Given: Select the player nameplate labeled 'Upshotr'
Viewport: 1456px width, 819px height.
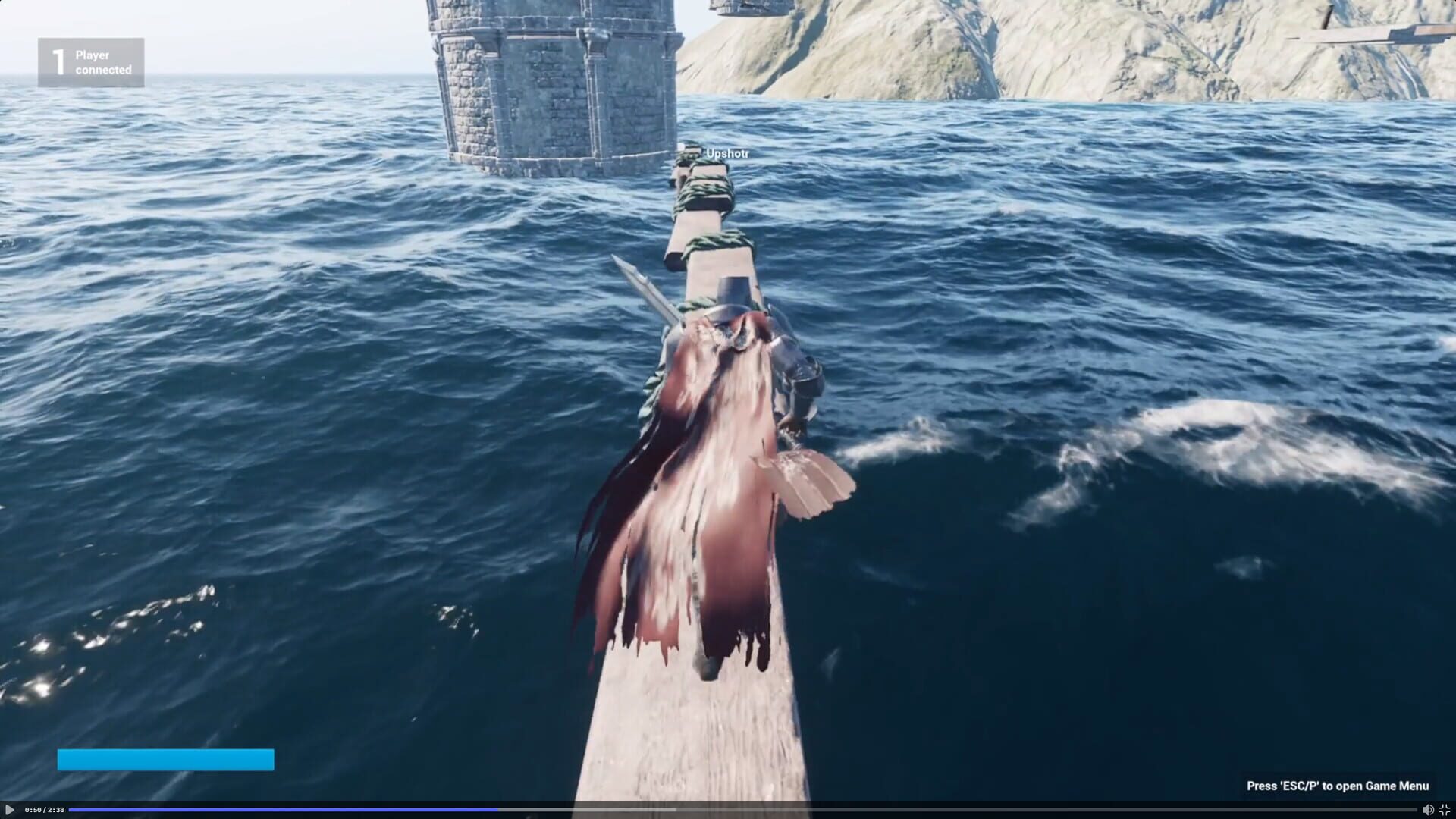Looking at the screenshot, I should point(726,152).
